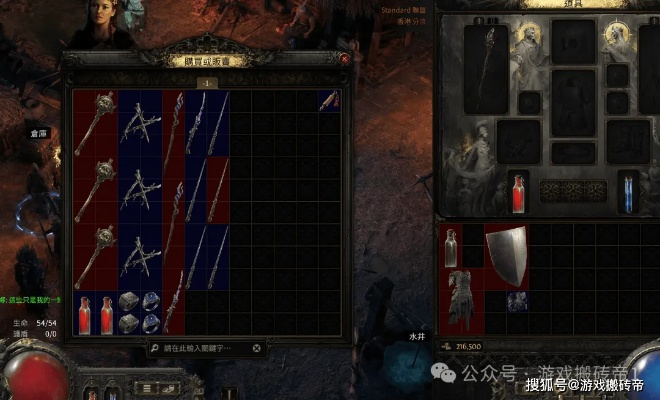Click the keyword search field in shop
660x400 pixels.
pyautogui.click(x=200, y=348)
